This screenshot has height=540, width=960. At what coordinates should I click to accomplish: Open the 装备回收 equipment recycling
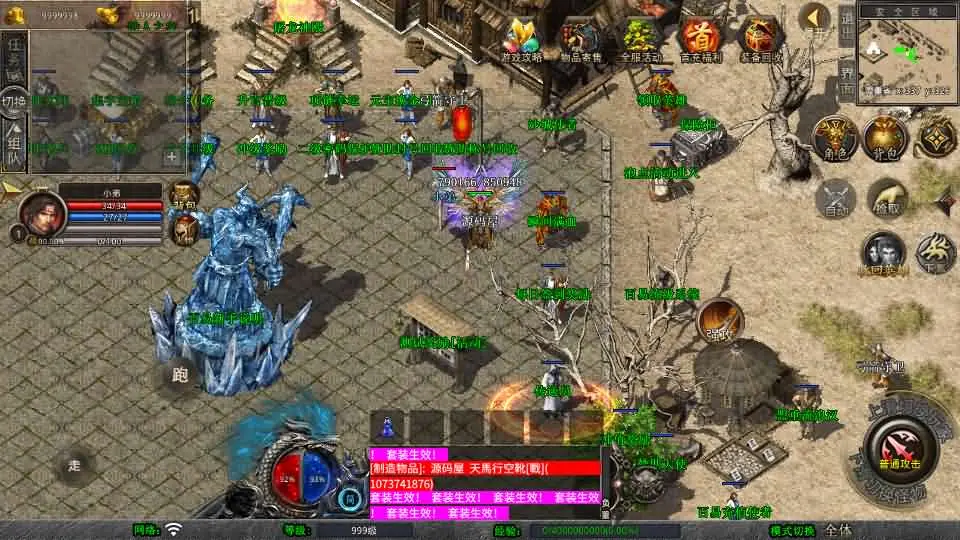coord(759,39)
